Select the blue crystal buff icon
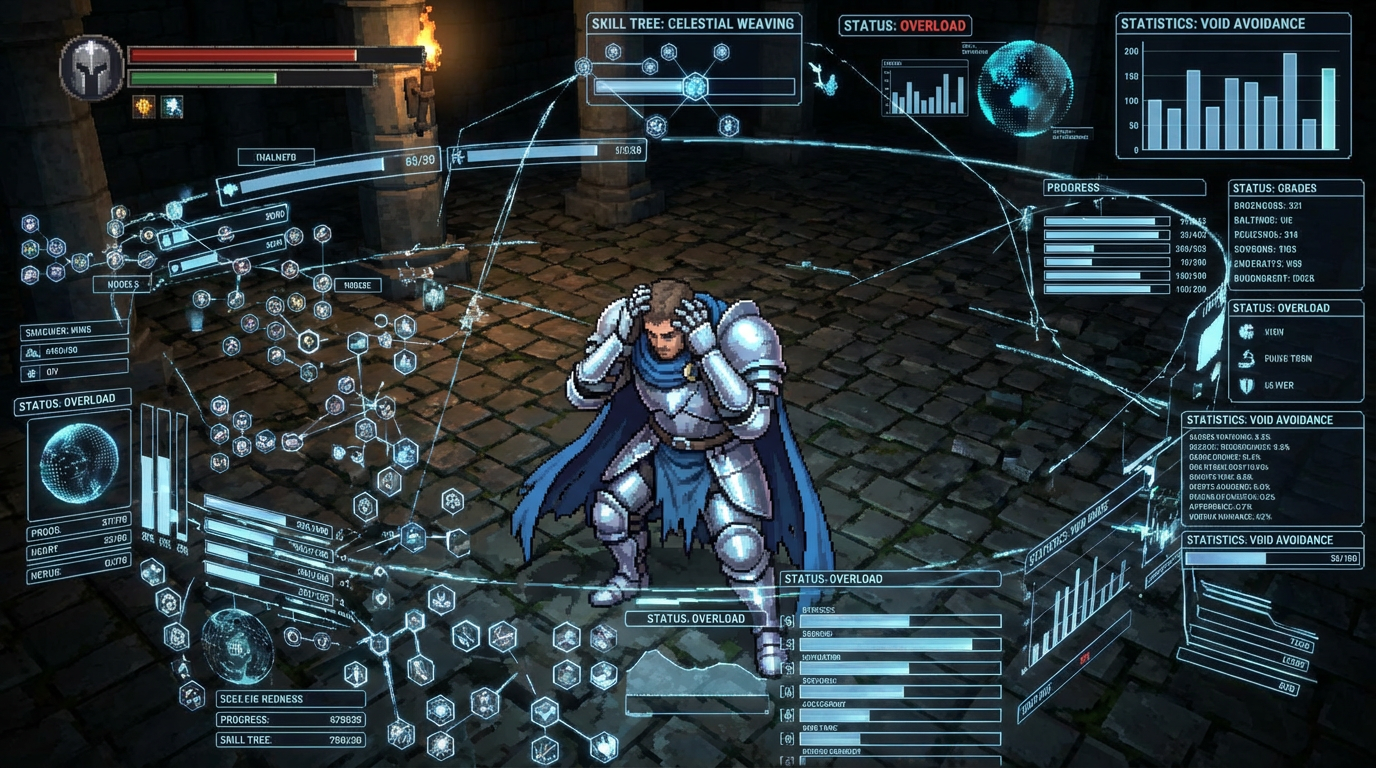Image resolution: width=1376 pixels, height=768 pixels. [172, 107]
